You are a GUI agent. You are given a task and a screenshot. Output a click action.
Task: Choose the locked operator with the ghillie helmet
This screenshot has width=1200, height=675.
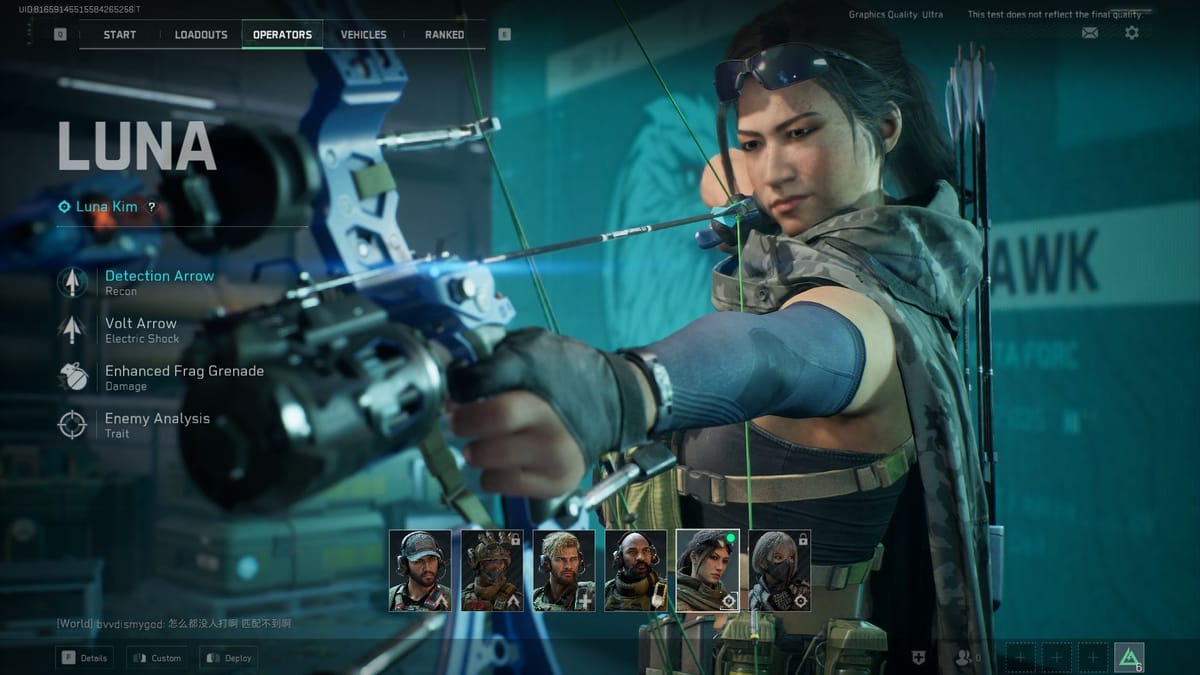coord(492,570)
